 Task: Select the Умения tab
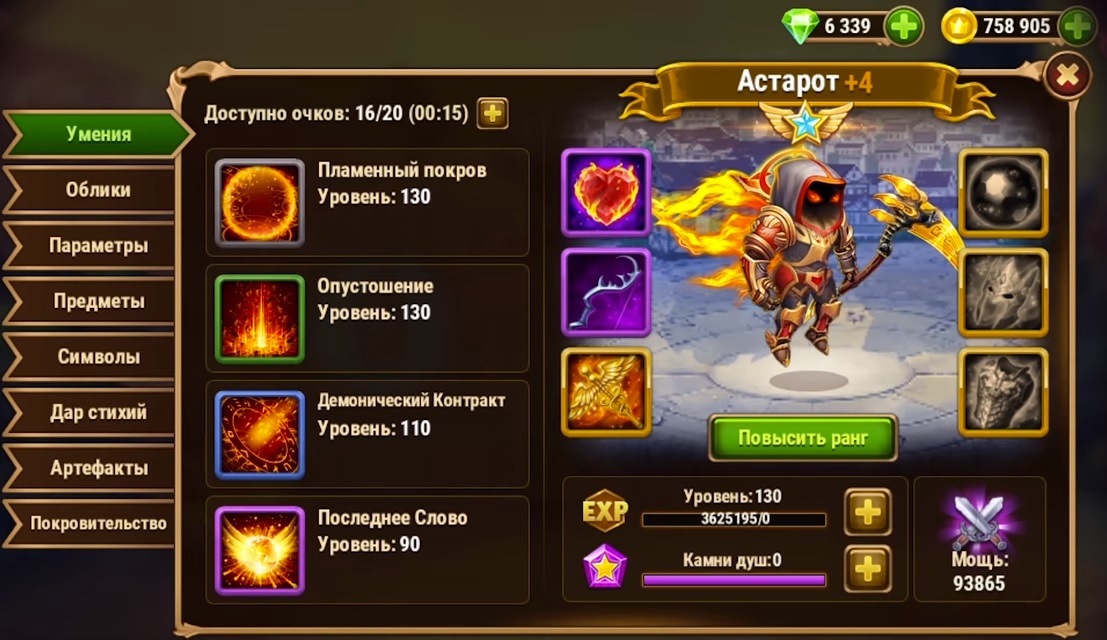(x=97, y=134)
